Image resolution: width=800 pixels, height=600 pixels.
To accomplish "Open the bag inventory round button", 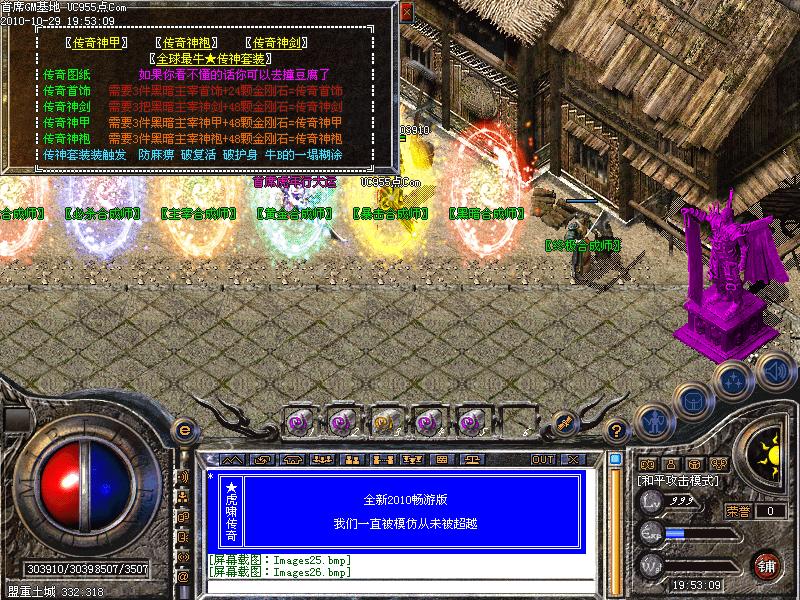I will 694,401.
